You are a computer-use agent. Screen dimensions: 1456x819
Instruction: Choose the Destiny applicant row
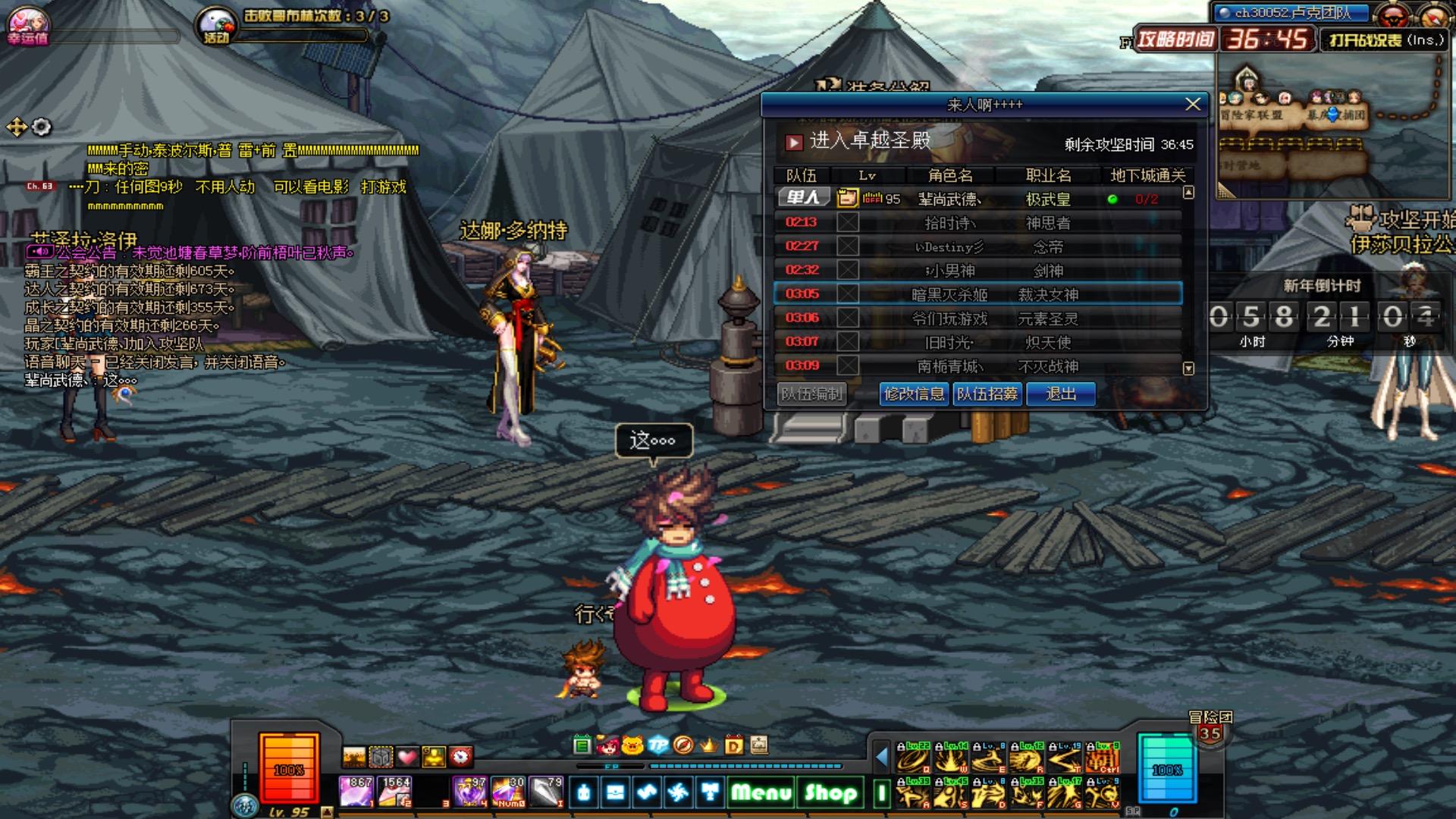coord(977,246)
